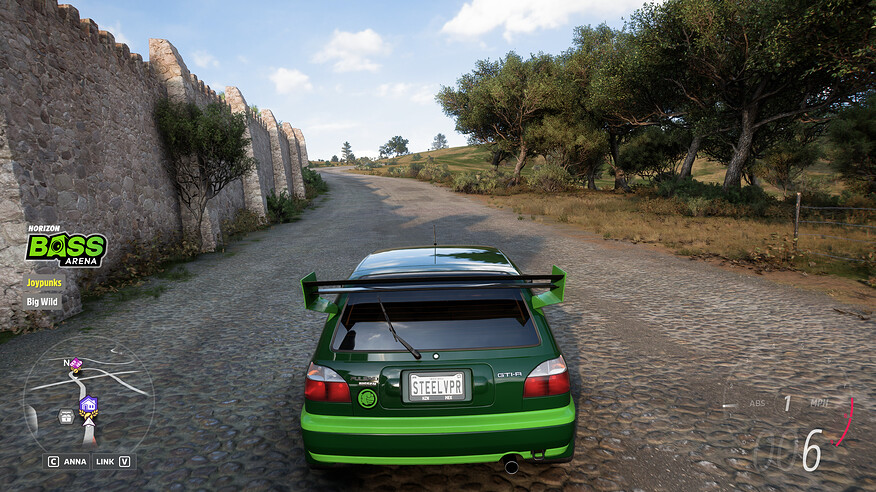The image size is (876, 492).
Task: Open the circular minimap
Action: pos(88,396)
